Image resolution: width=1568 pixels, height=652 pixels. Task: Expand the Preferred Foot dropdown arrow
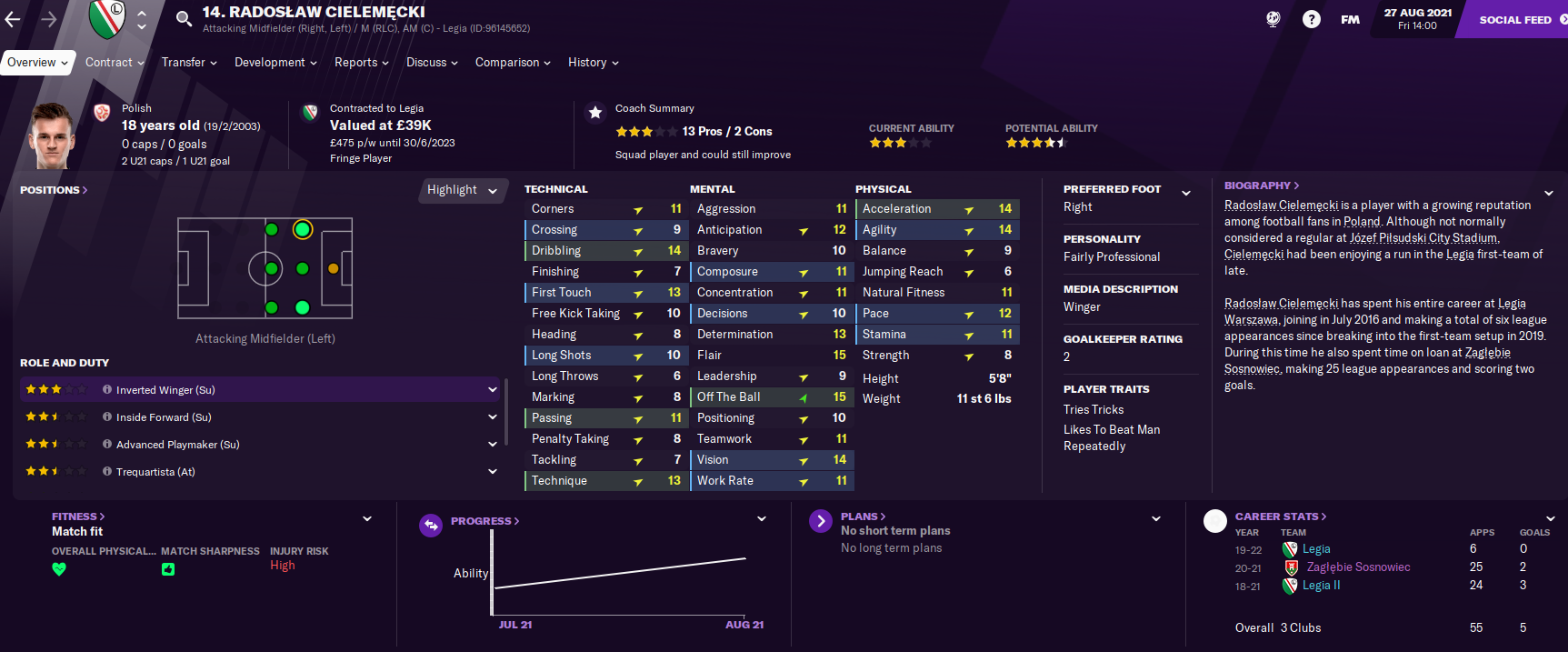(x=1185, y=193)
